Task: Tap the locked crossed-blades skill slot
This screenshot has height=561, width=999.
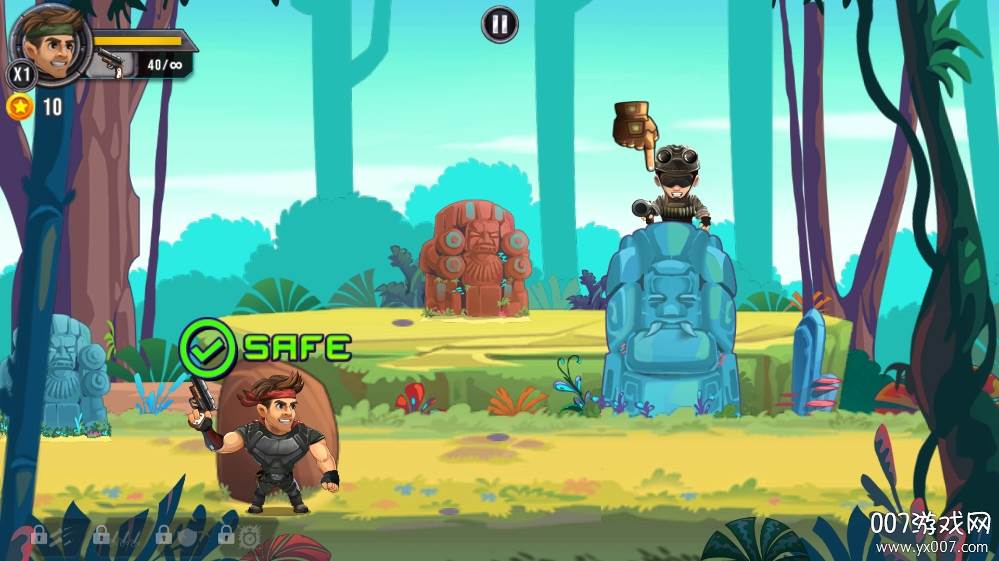Action: point(114,537)
